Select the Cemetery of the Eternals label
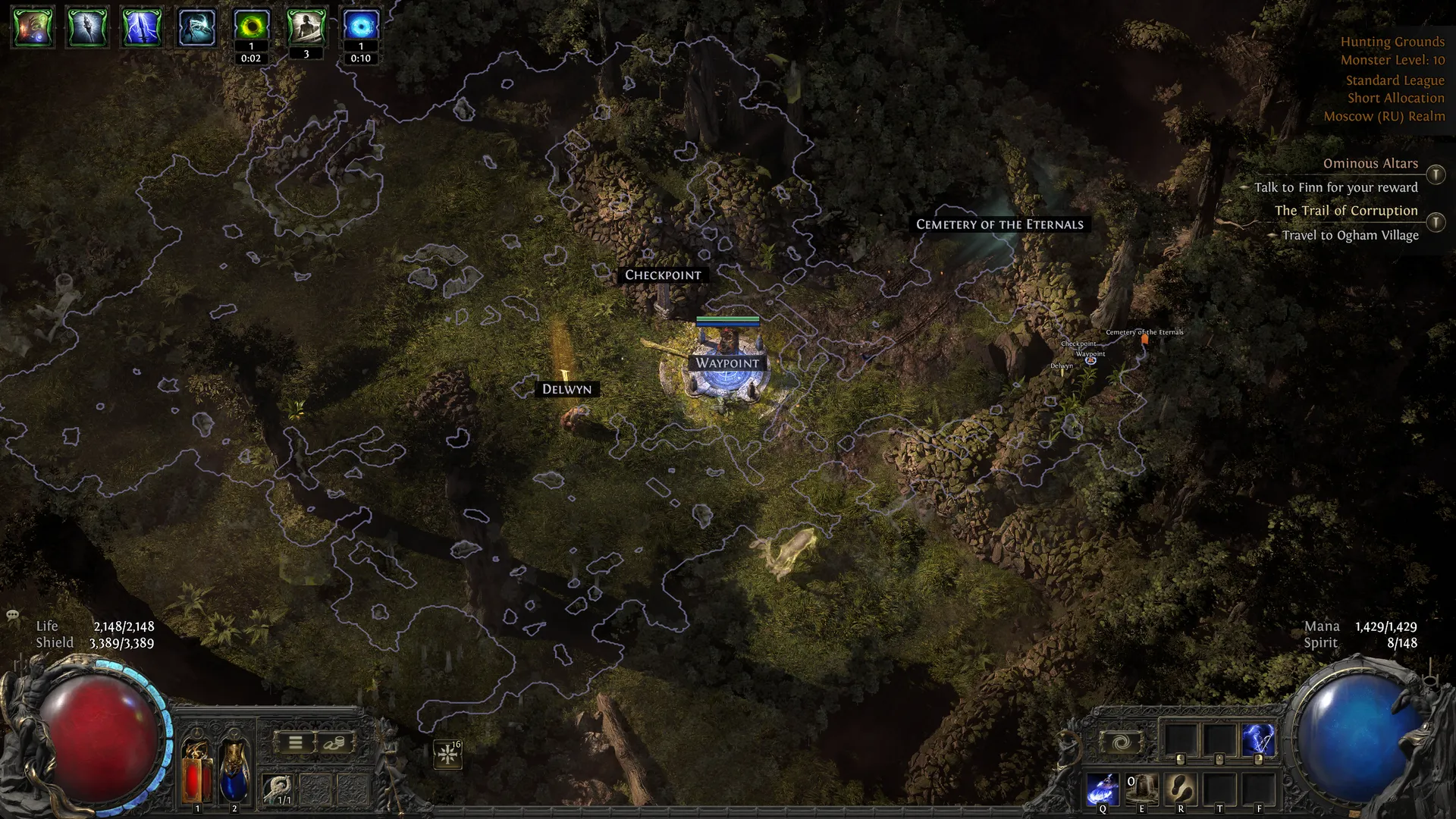 [x=999, y=224]
